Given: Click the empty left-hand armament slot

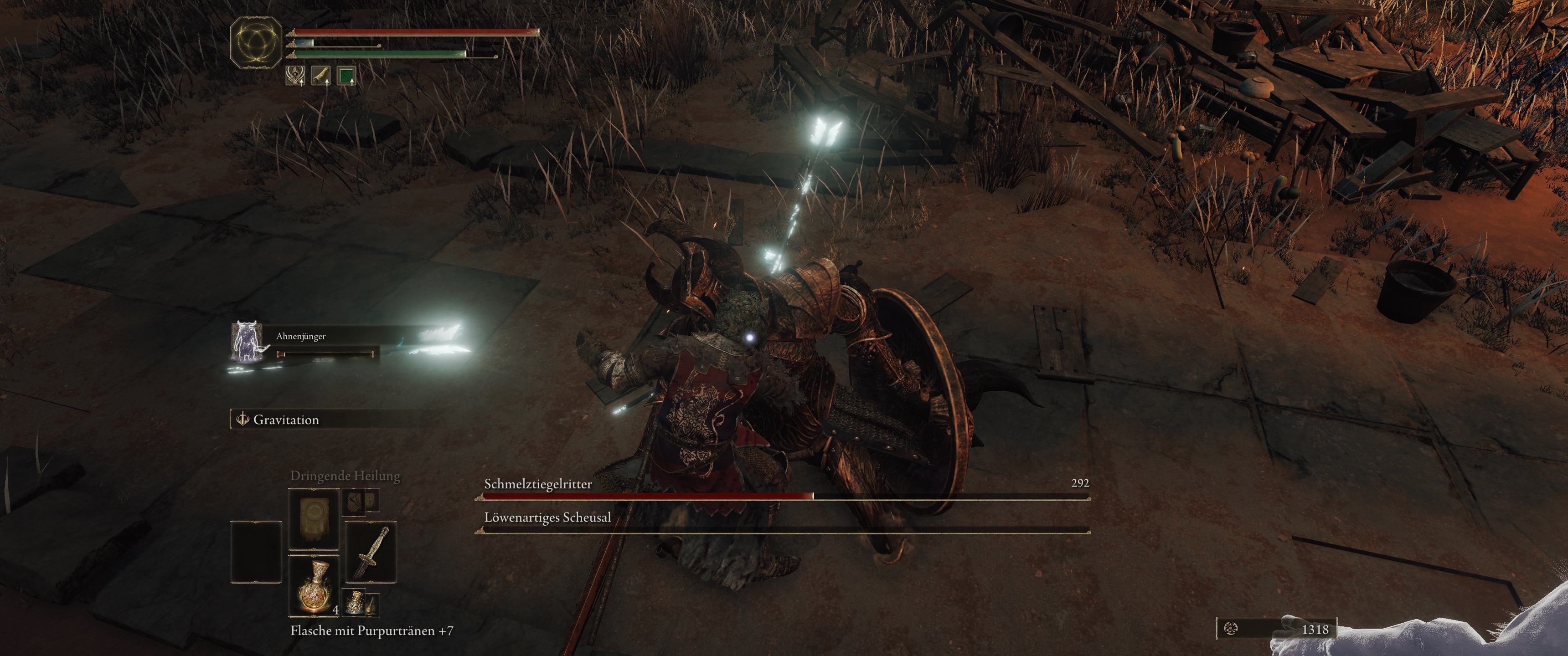Looking at the screenshot, I should [x=256, y=553].
